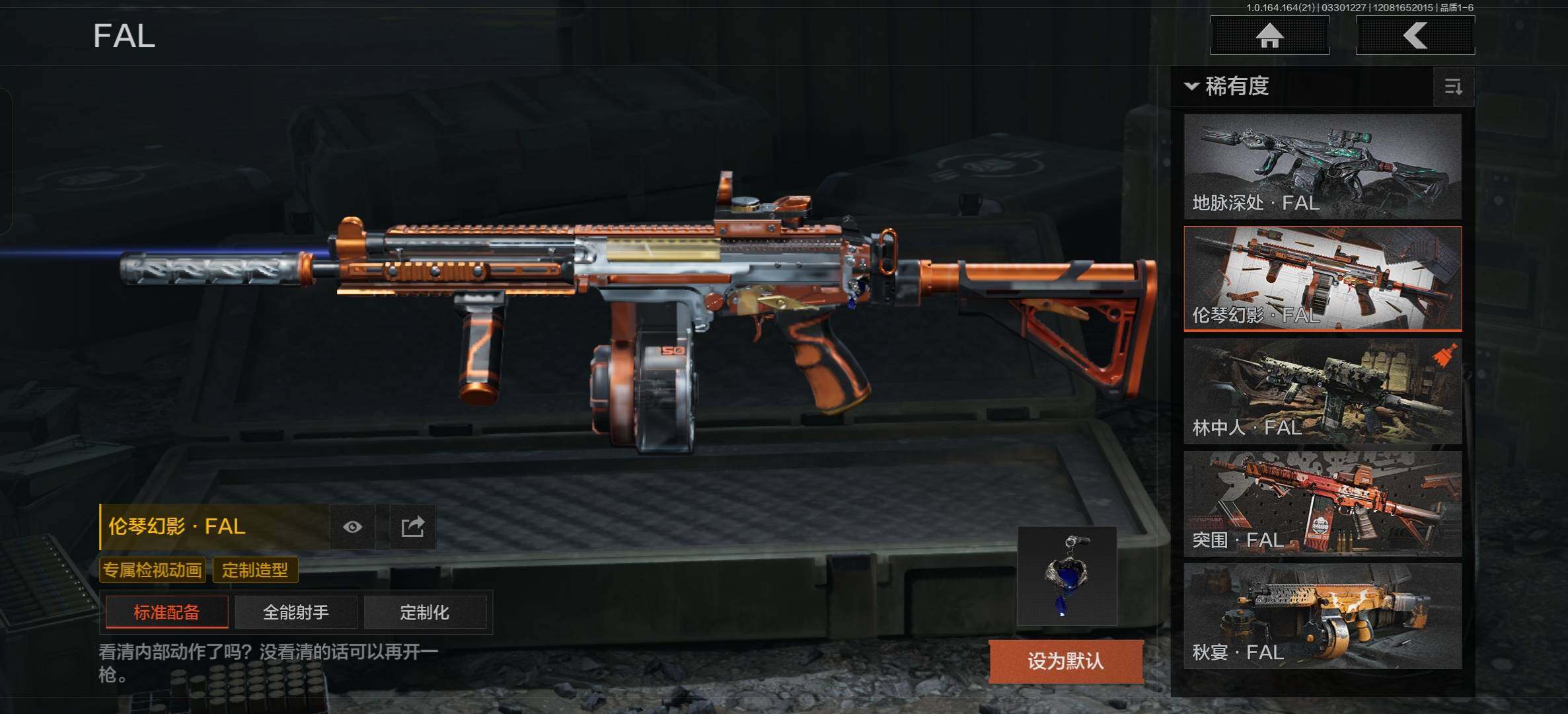The height and width of the screenshot is (714, 1568).
Task: Toggle the eye preview icon
Action: (352, 527)
